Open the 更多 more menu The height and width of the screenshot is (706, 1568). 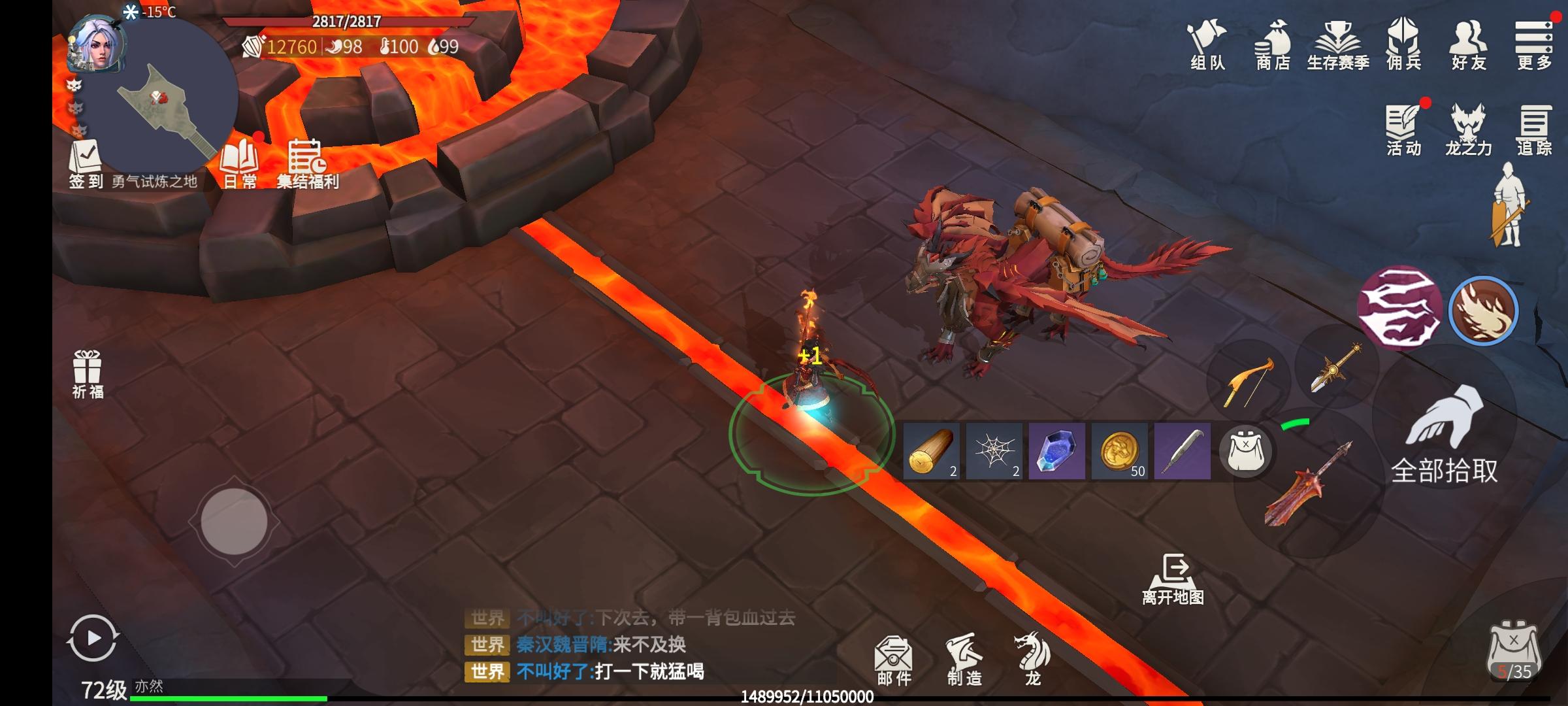[1533, 44]
